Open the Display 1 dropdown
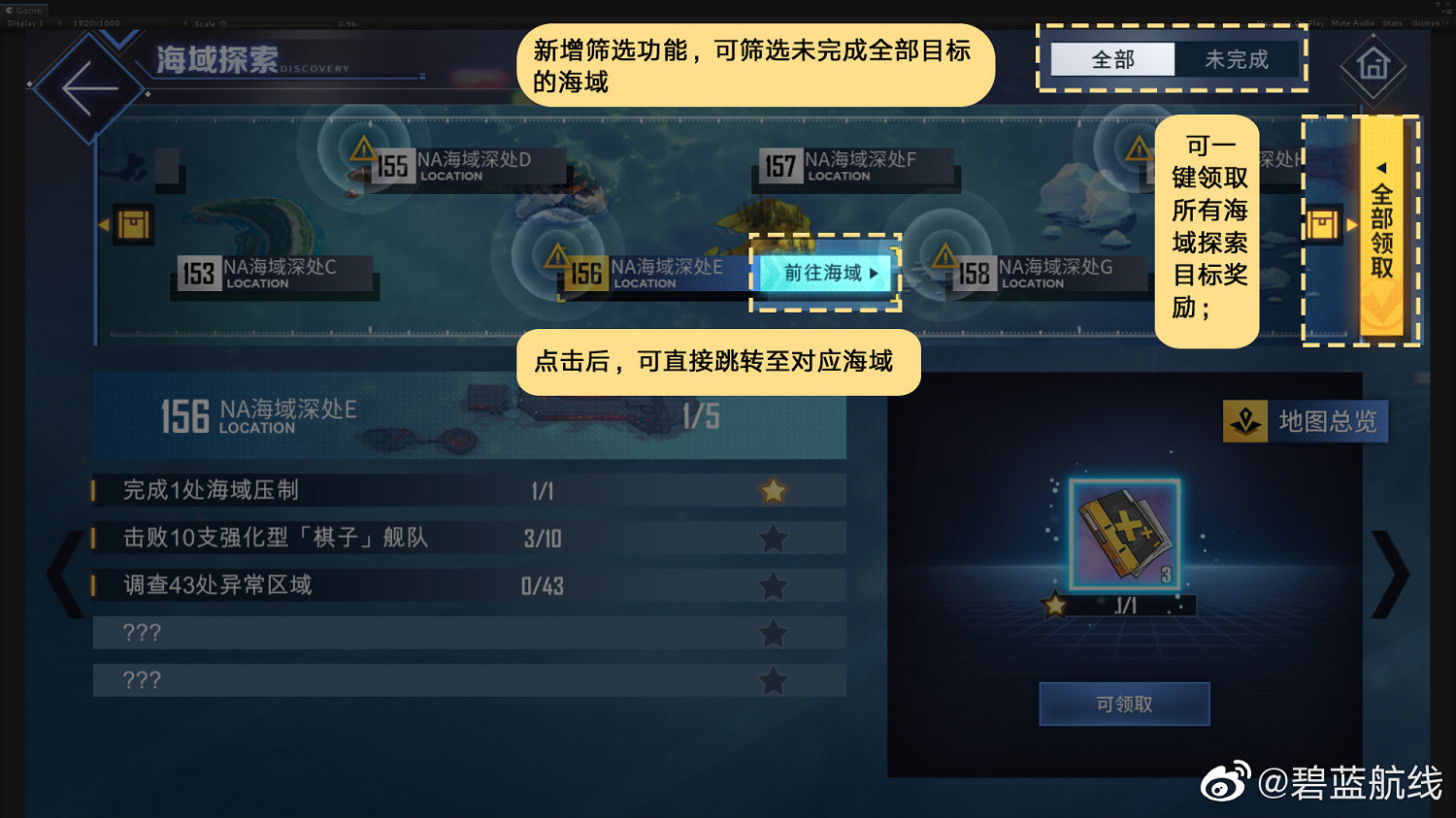Viewport: 1456px width, 818px height. tap(24, 22)
